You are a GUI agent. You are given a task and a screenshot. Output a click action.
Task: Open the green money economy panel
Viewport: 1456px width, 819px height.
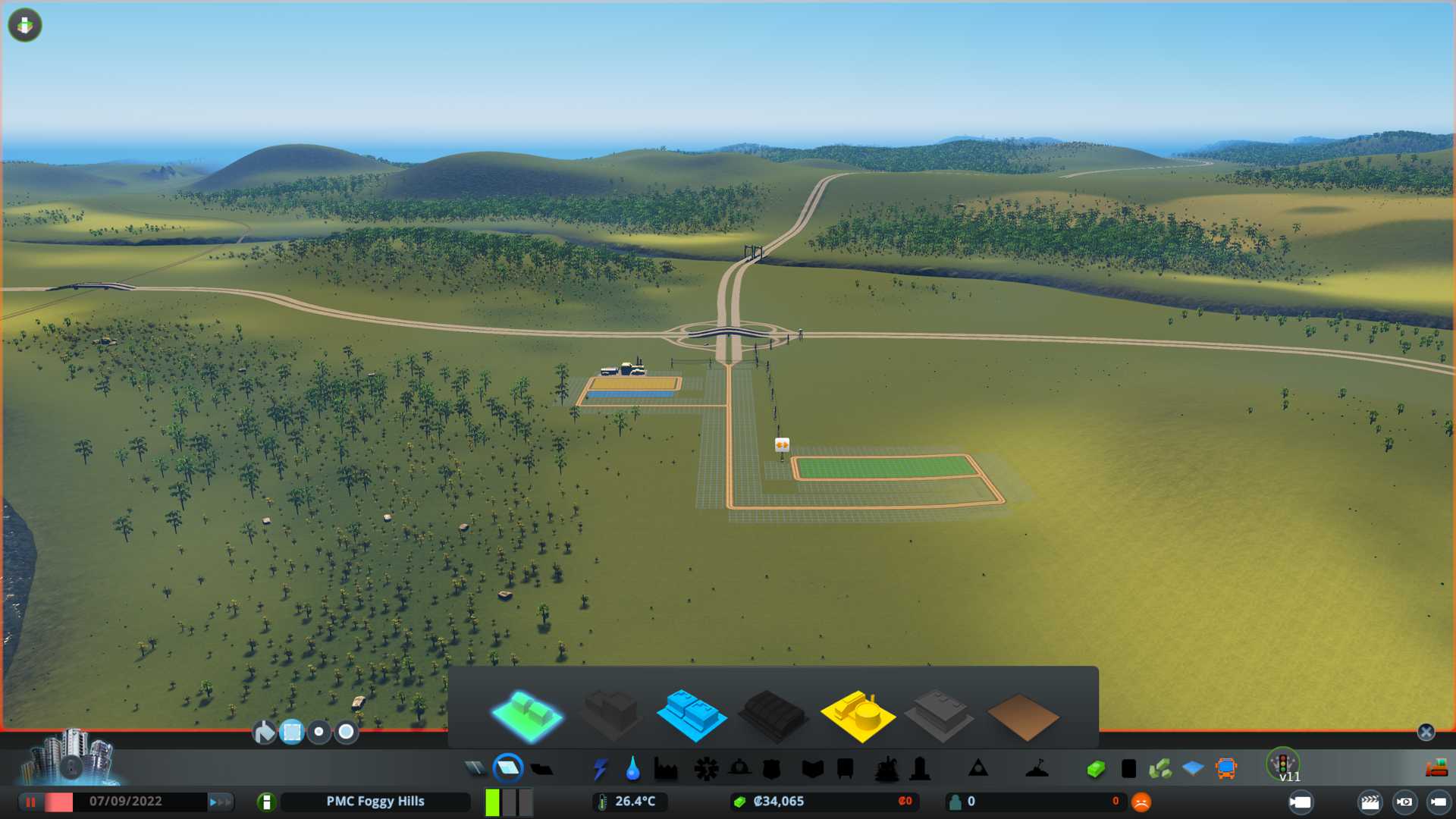pyautogui.click(x=1095, y=769)
